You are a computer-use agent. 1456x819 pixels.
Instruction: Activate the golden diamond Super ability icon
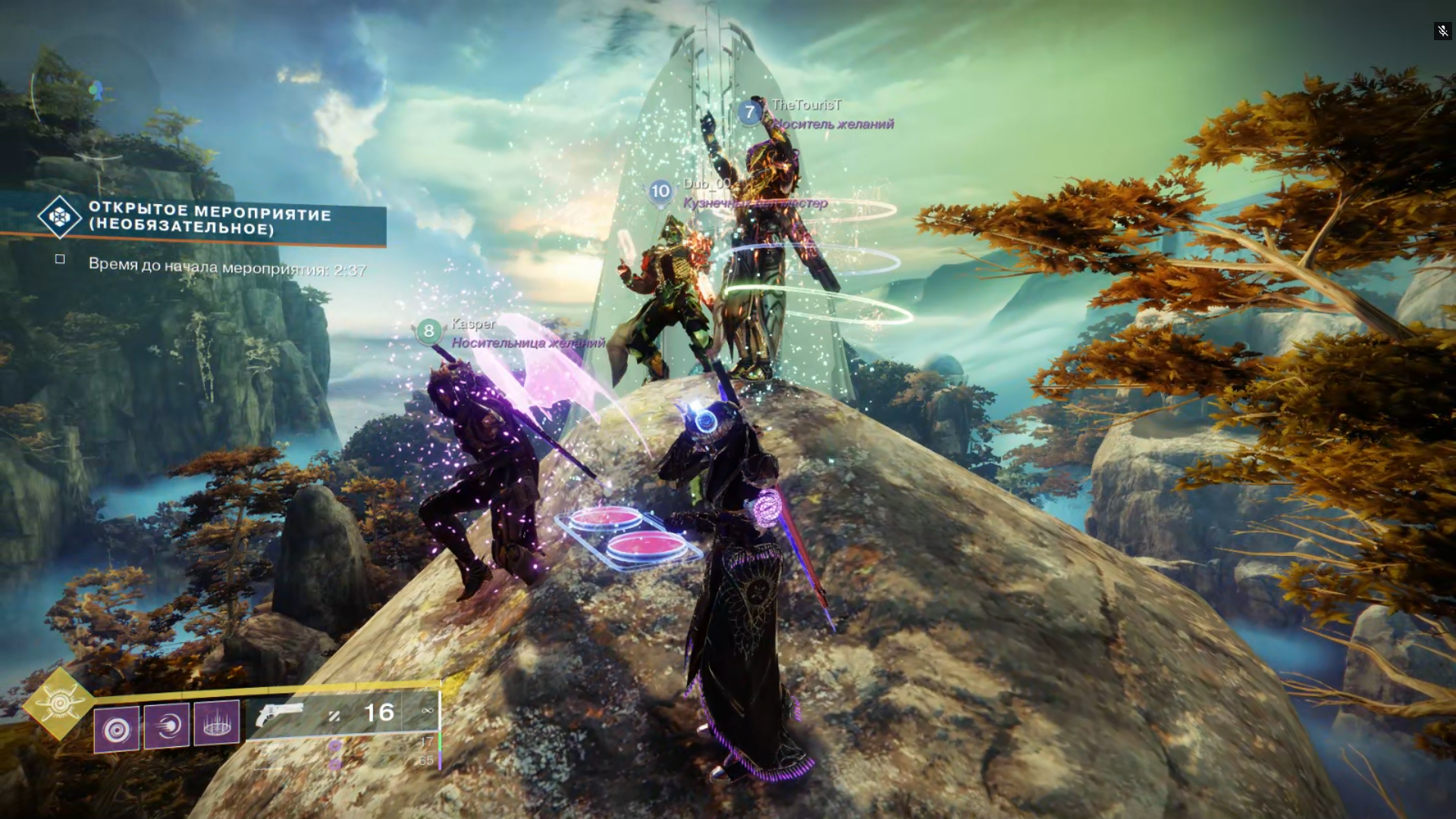click(59, 704)
